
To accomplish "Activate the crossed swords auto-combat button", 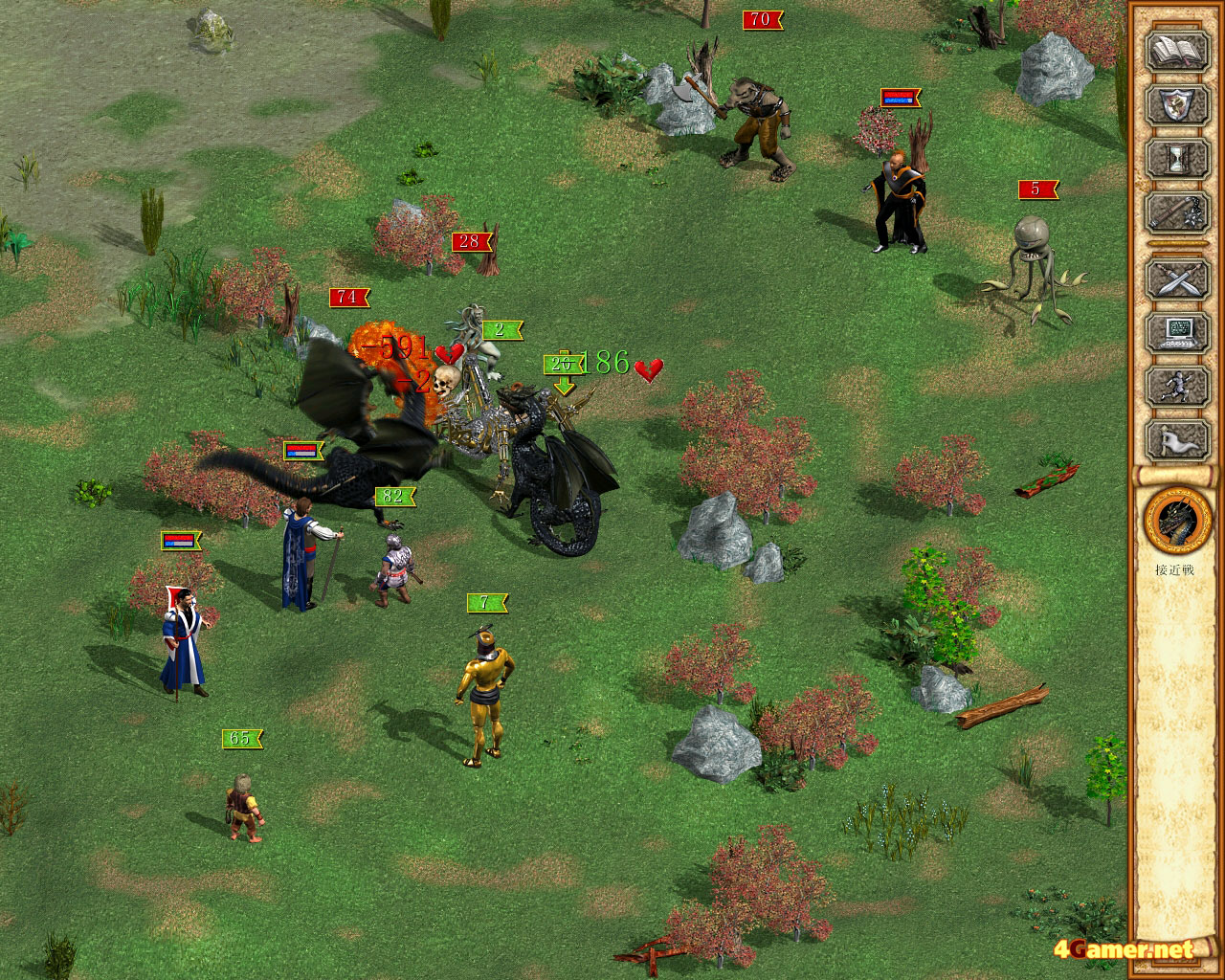I will point(1176,279).
